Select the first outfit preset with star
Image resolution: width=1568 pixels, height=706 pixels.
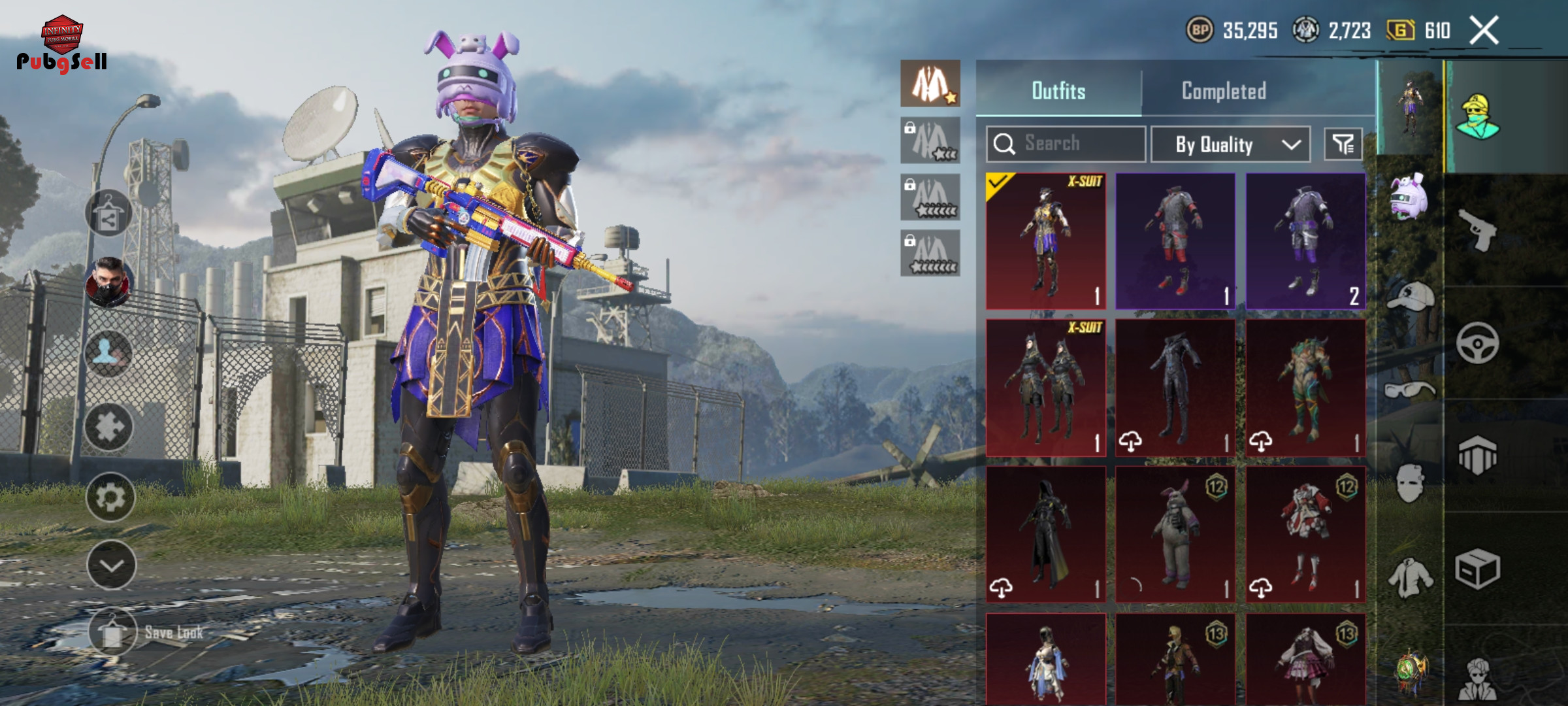click(x=930, y=84)
